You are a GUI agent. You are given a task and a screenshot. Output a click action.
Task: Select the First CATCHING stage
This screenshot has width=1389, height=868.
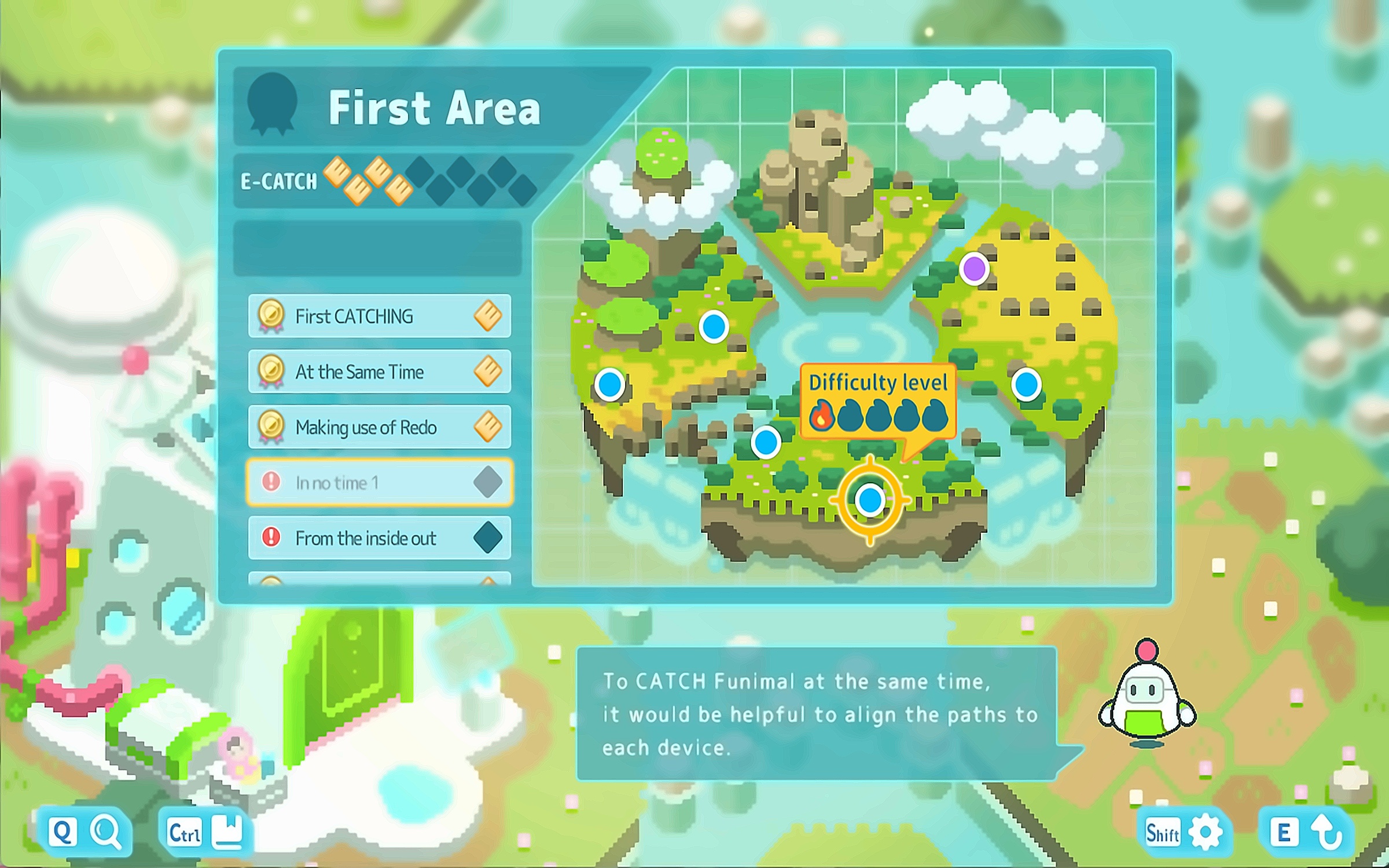pos(379,316)
